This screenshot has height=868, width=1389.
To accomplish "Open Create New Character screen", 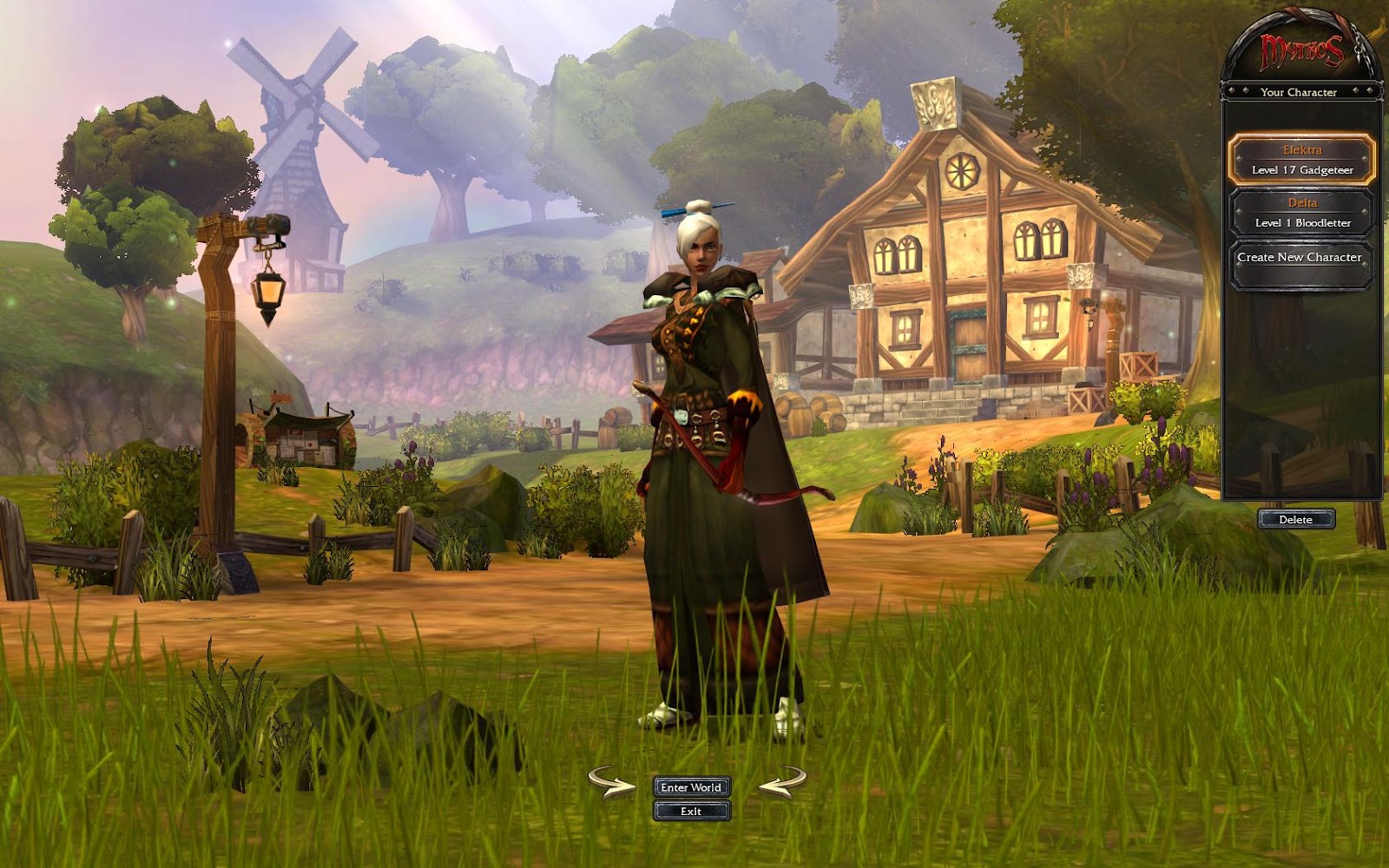I will (1300, 258).
